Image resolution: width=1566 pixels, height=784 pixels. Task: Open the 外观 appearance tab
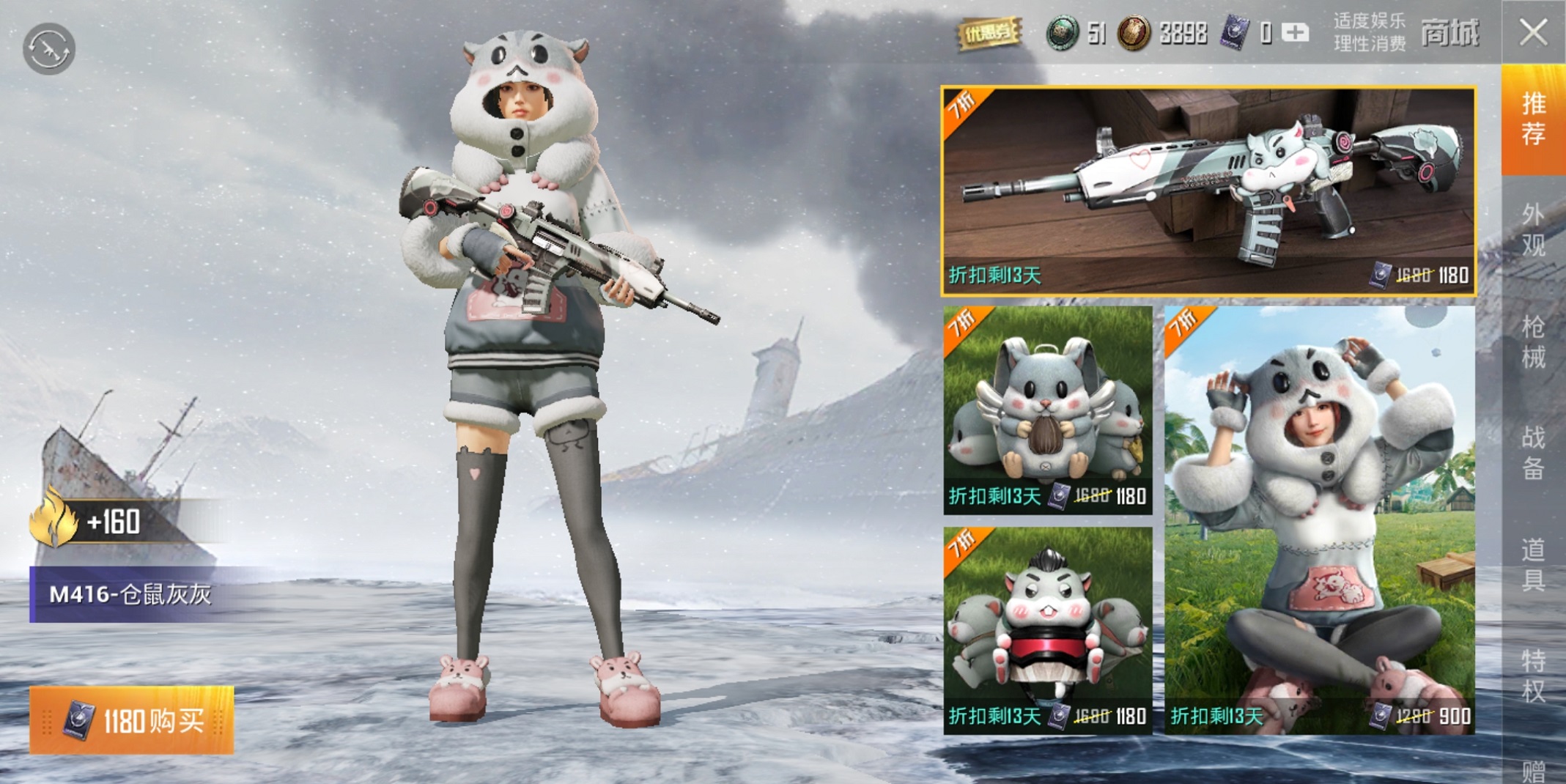[1533, 230]
